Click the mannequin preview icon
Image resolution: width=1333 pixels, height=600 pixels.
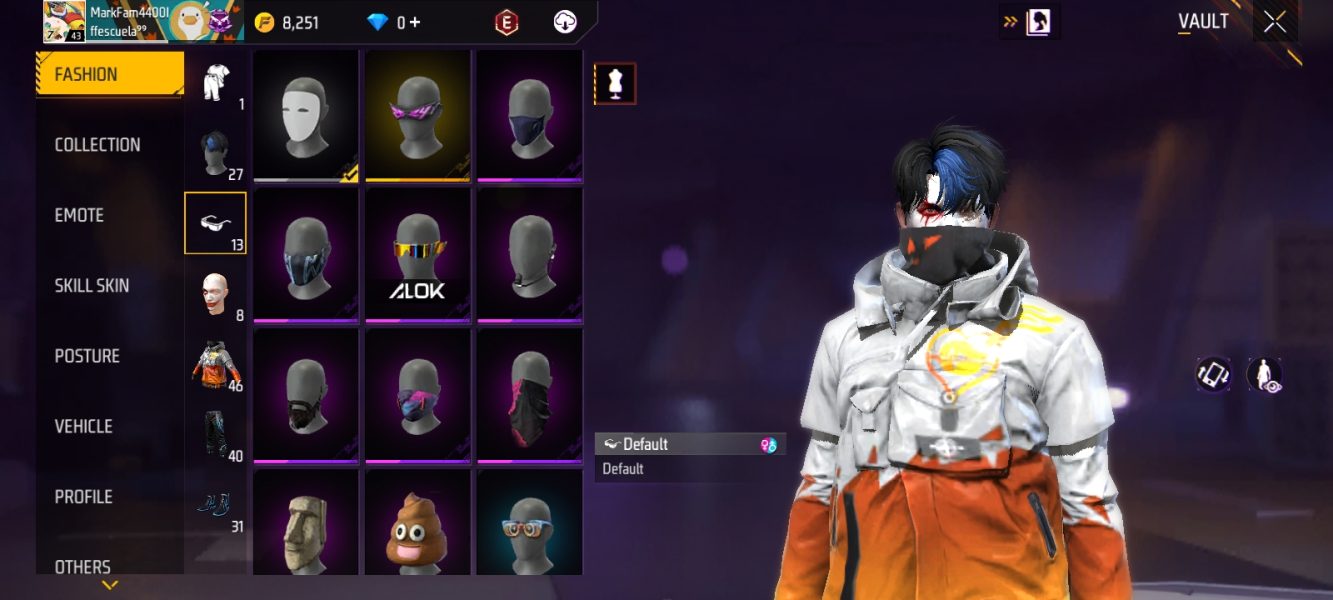pyautogui.click(x=615, y=84)
